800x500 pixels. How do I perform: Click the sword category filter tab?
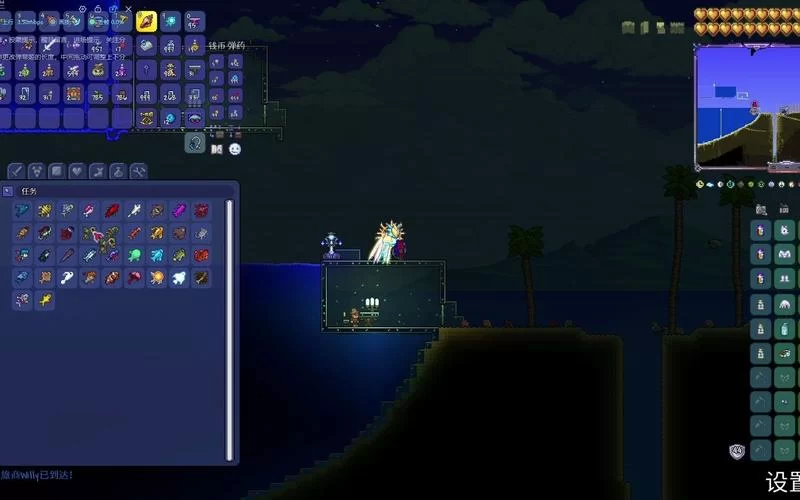click(16, 171)
